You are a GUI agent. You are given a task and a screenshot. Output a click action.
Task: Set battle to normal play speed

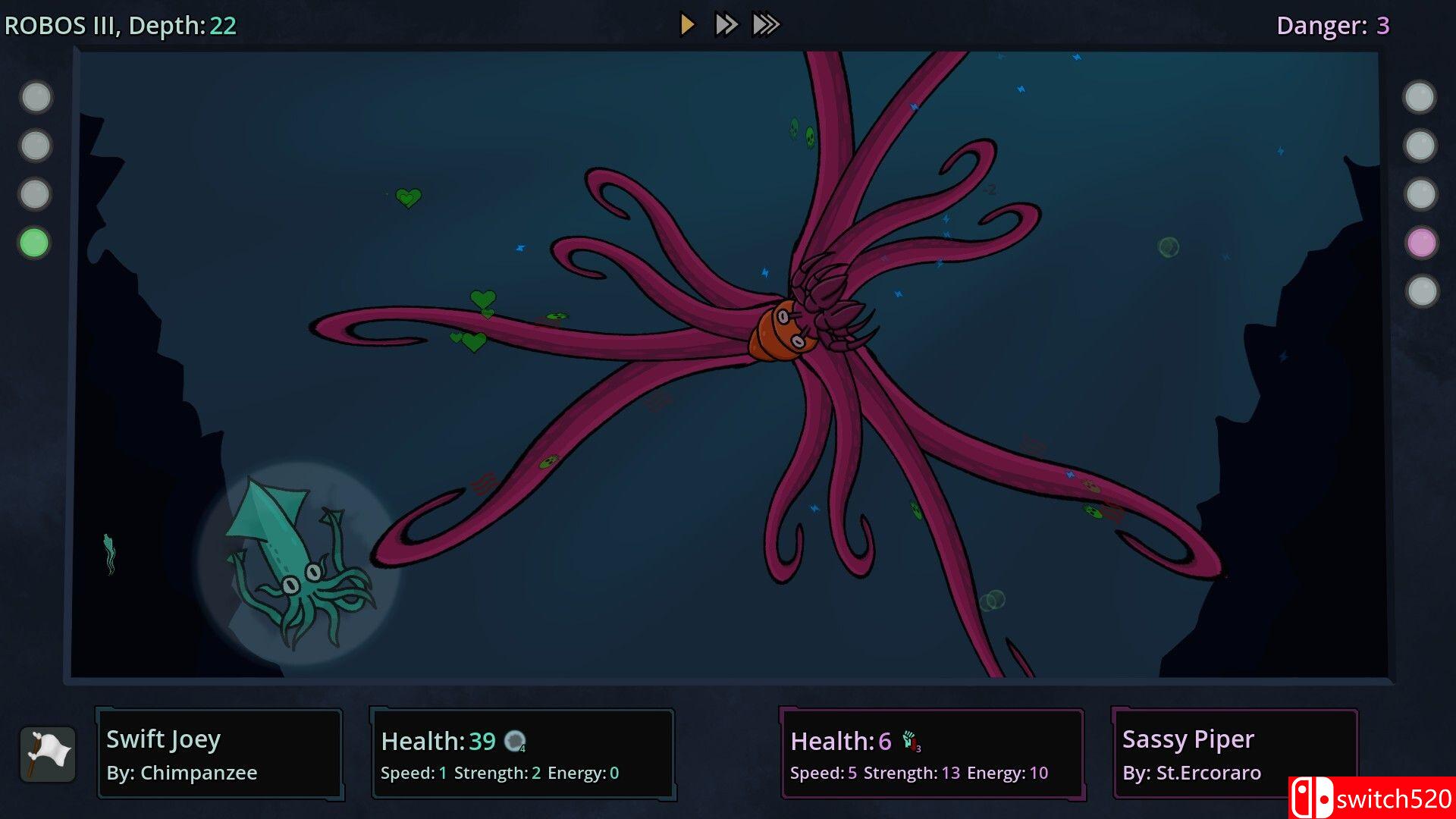pyautogui.click(x=687, y=25)
